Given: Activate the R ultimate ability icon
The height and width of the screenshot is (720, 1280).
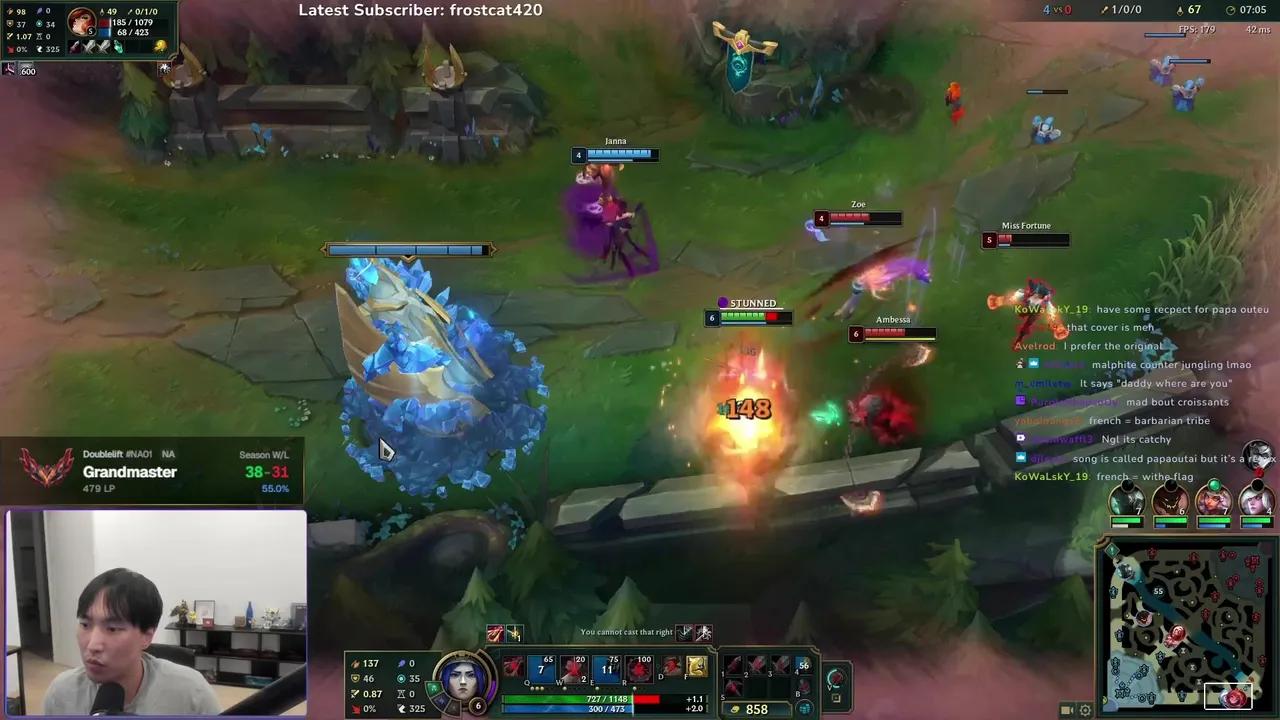Looking at the screenshot, I should tap(639, 666).
